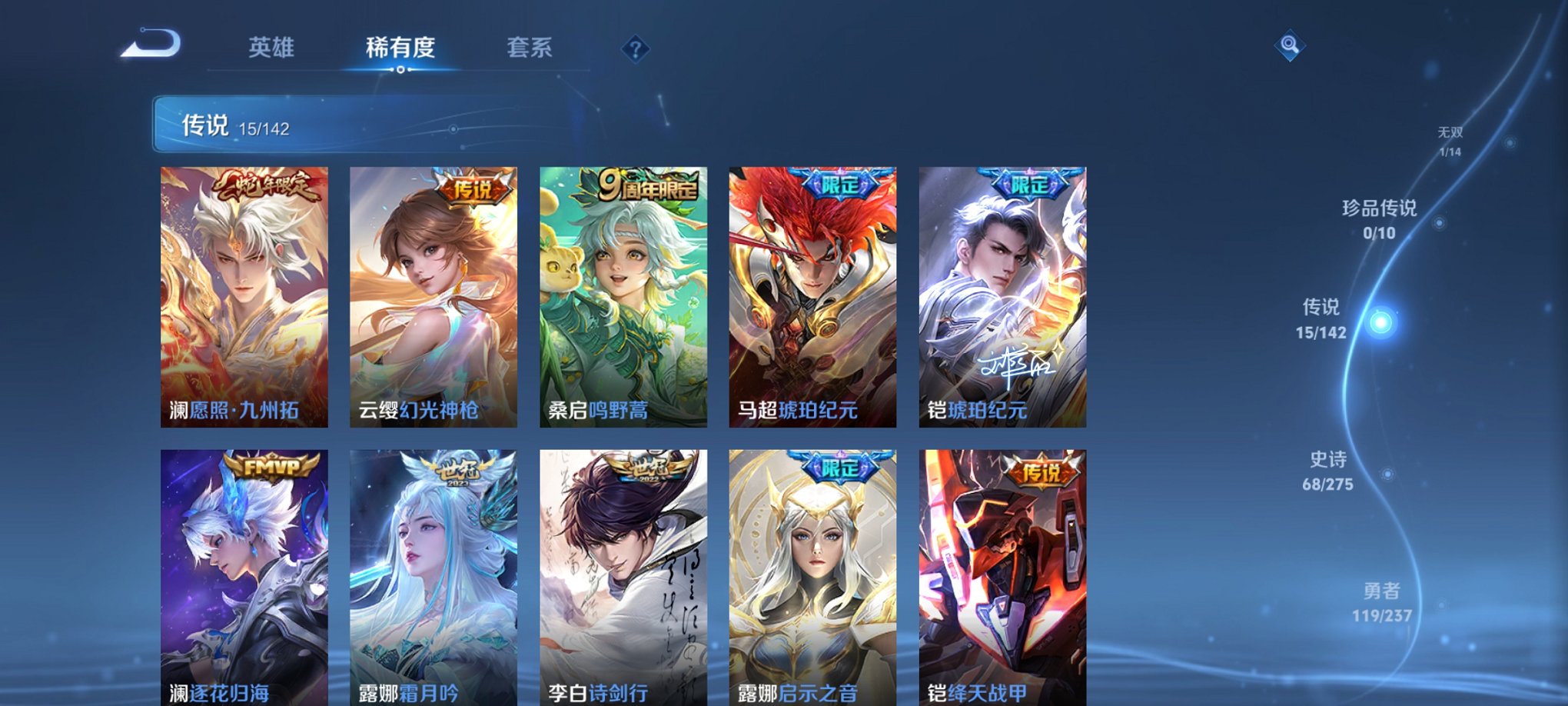Select 无双 rarity on the right sidebar
This screenshot has width=1568, height=706.
coord(1451,137)
